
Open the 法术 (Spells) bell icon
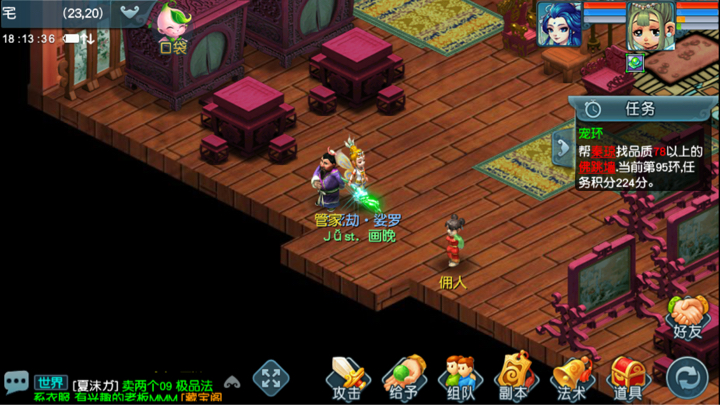pyautogui.click(x=573, y=378)
